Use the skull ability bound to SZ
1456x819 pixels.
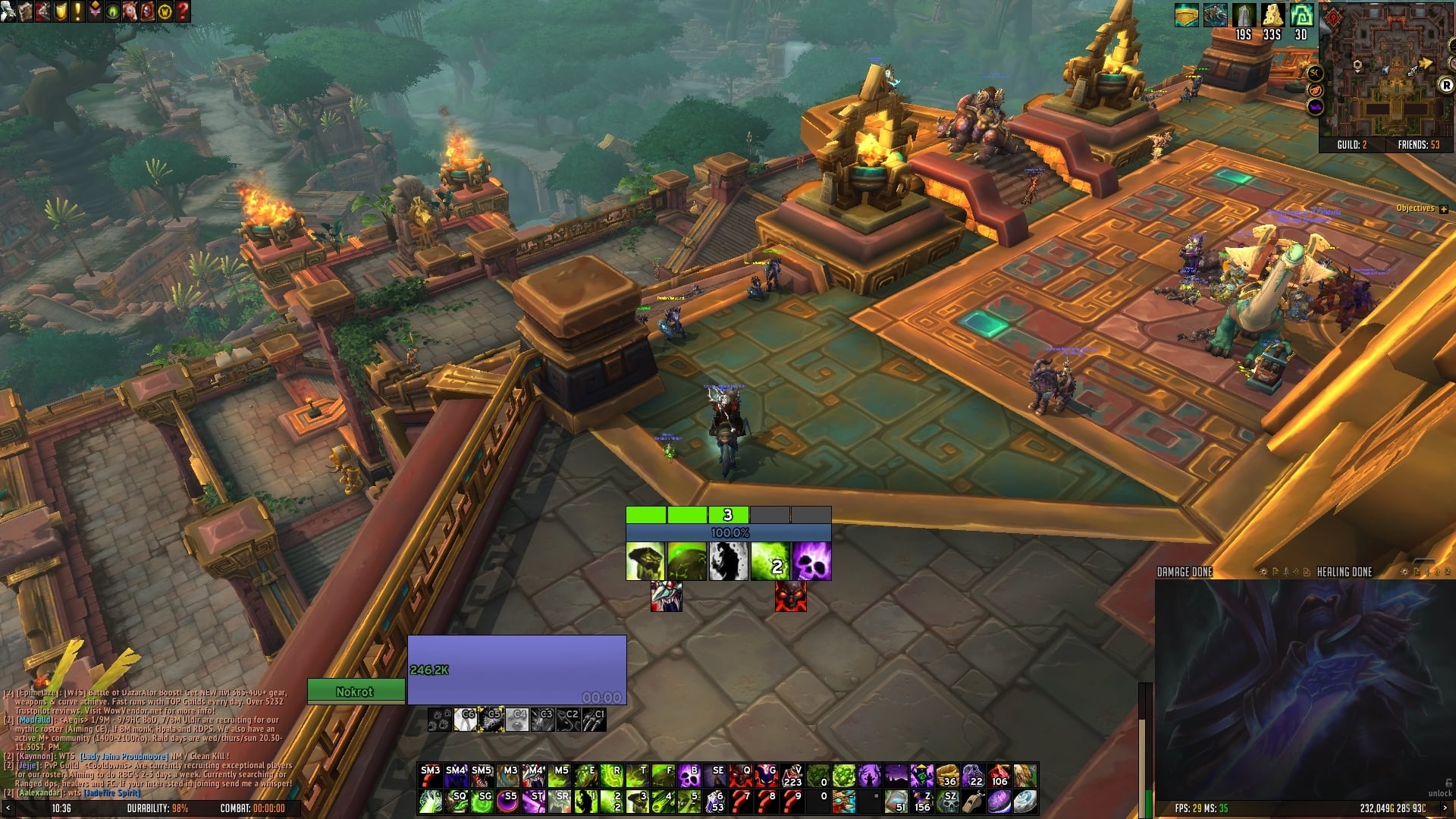(948, 802)
